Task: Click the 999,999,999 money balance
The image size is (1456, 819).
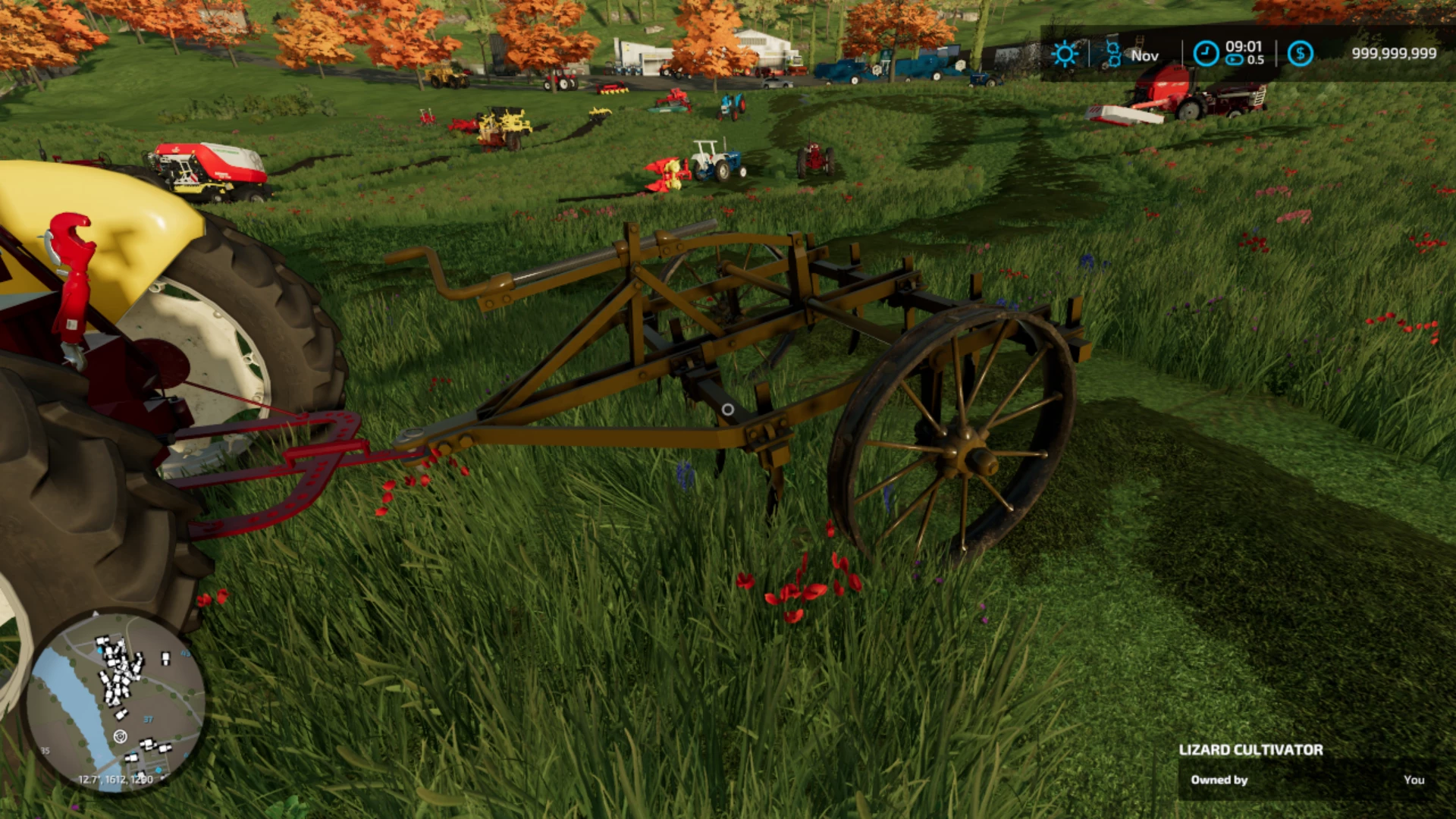Action: (x=1394, y=52)
